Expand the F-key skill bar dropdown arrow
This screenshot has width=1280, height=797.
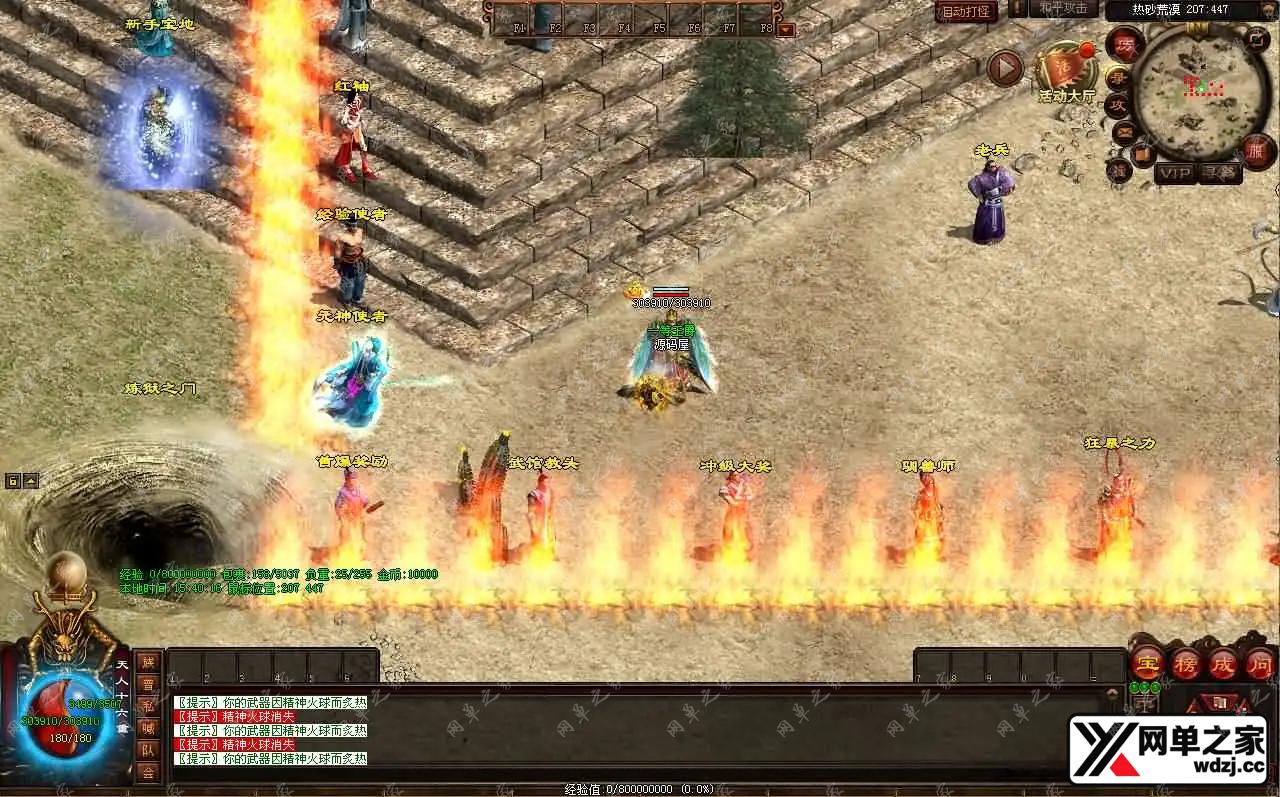(786, 29)
